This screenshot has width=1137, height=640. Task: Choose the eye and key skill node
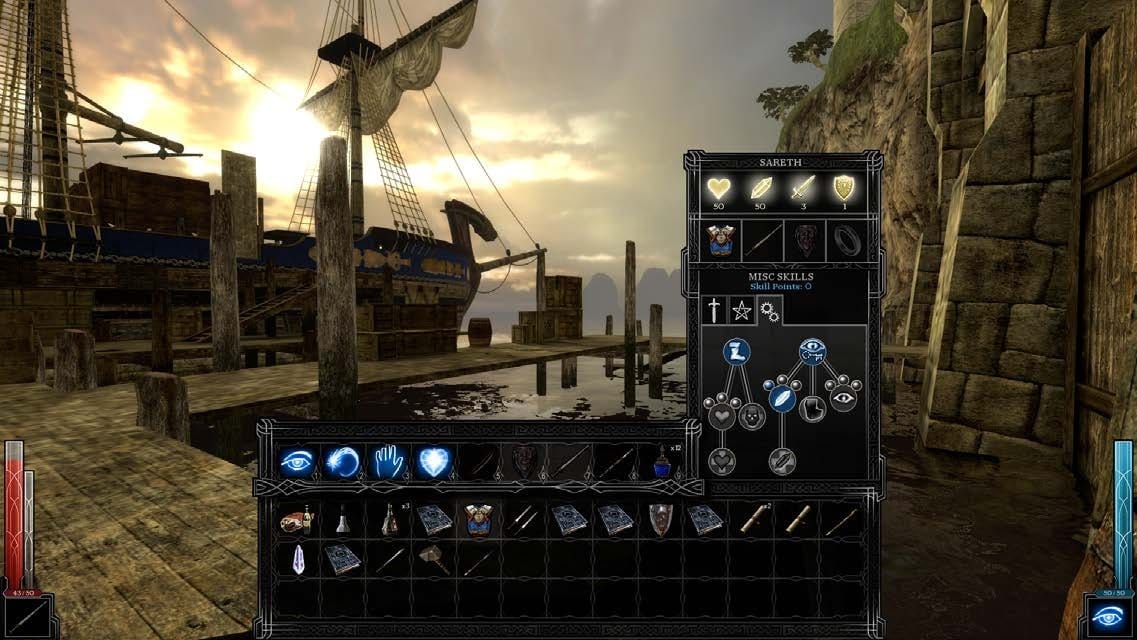click(812, 350)
